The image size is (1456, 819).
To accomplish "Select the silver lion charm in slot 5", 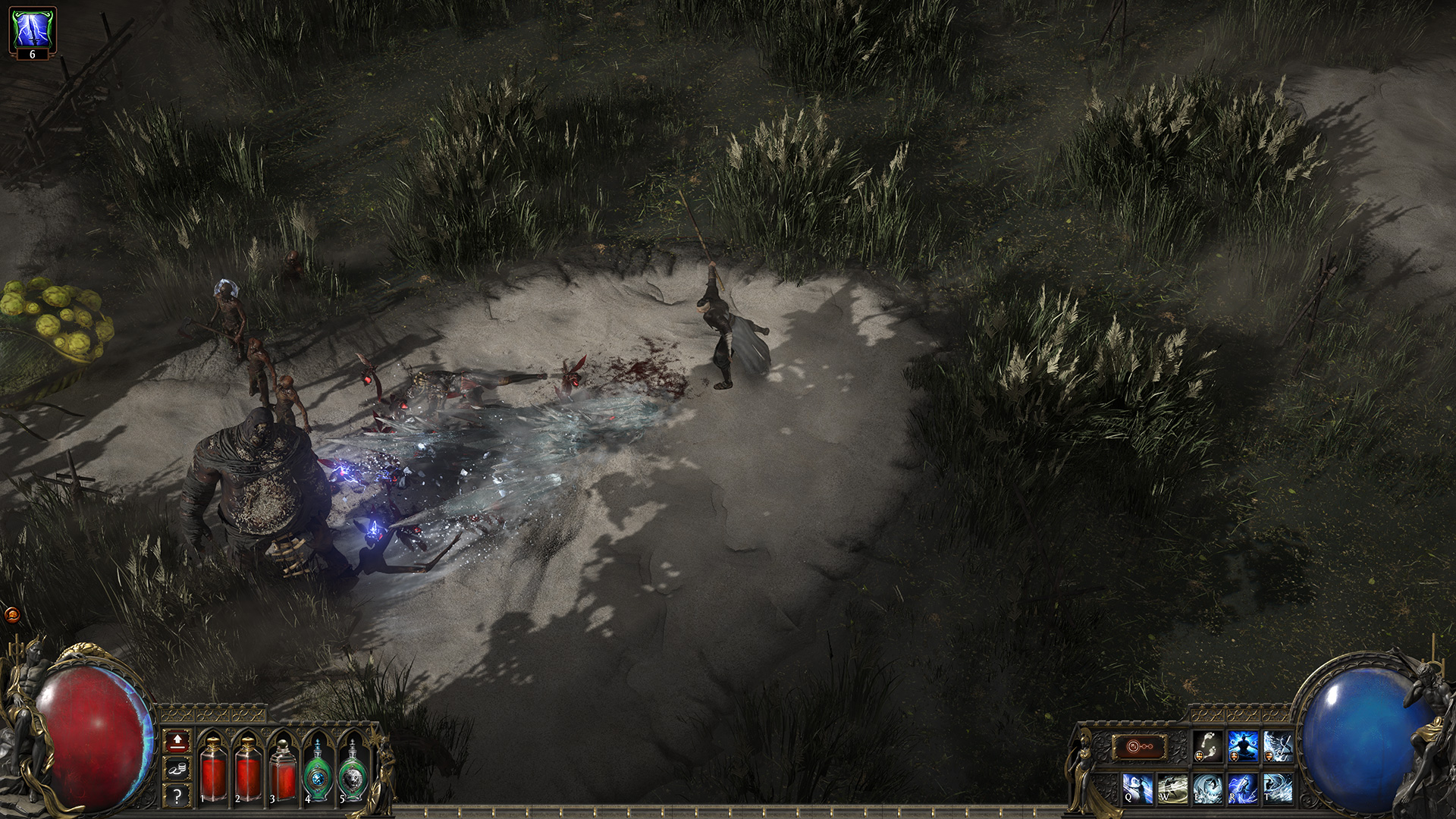I will click(x=352, y=774).
